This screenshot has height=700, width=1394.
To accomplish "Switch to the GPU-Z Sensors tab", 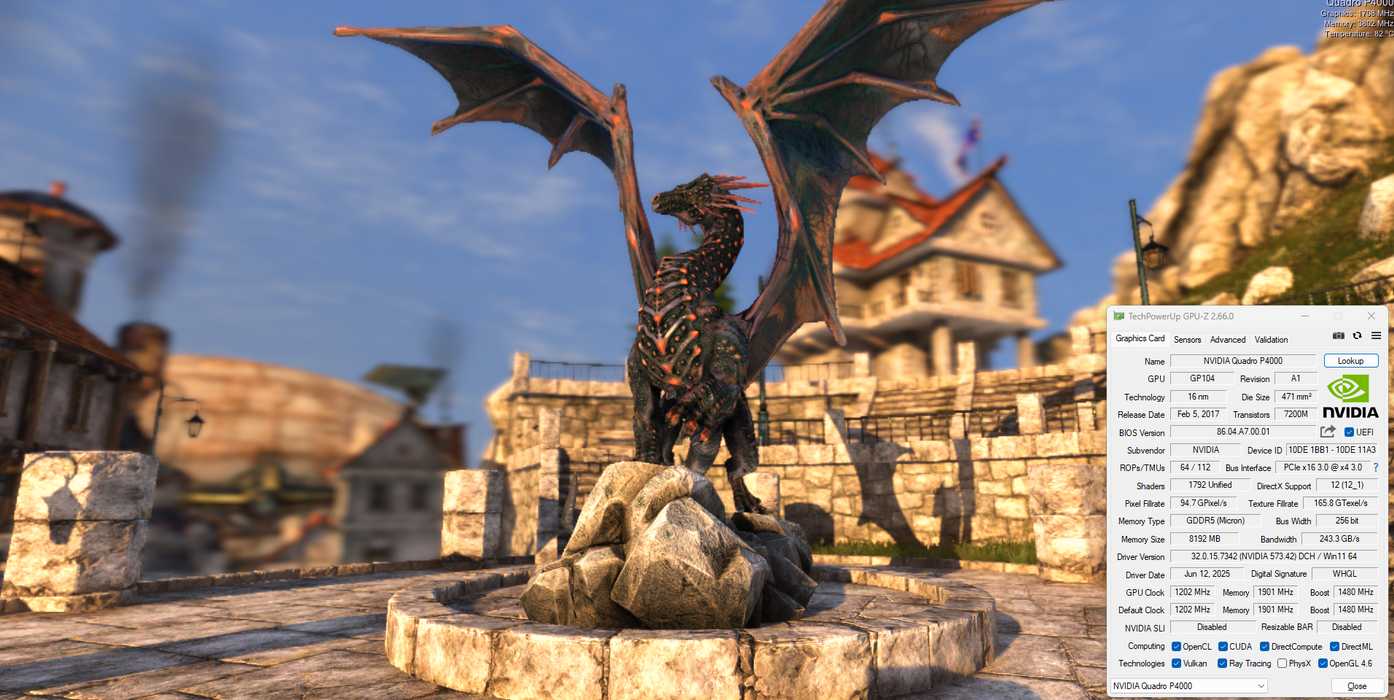I will (x=1187, y=340).
